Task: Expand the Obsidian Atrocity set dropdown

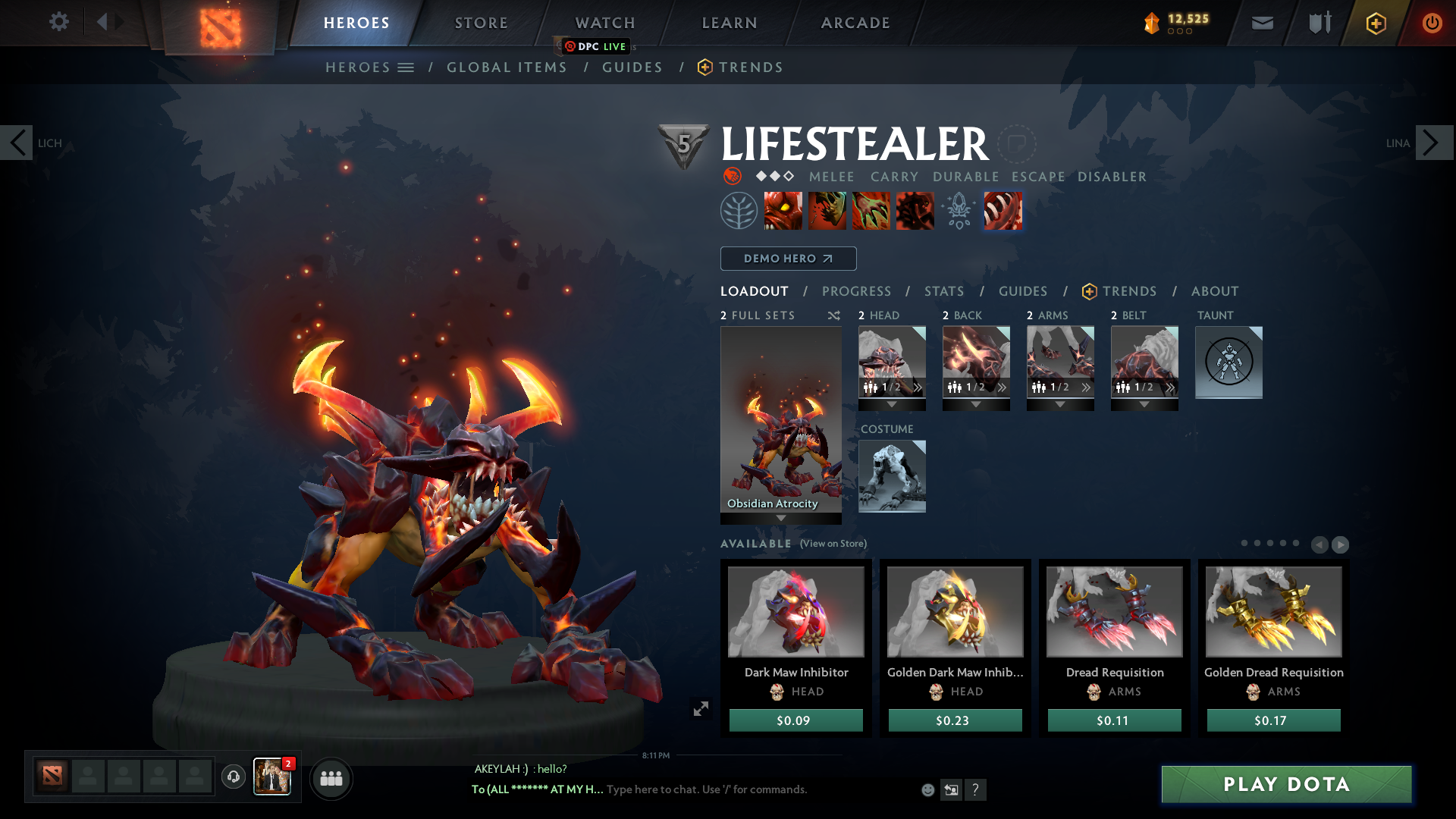Action: click(x=781, y=516)
